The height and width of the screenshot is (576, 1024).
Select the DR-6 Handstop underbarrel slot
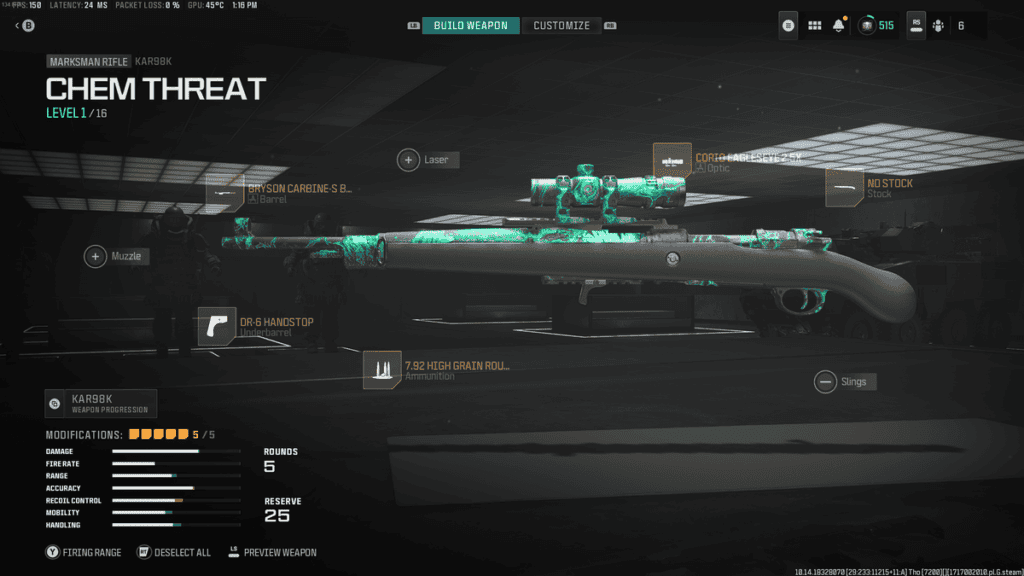[x=217, y=326]
